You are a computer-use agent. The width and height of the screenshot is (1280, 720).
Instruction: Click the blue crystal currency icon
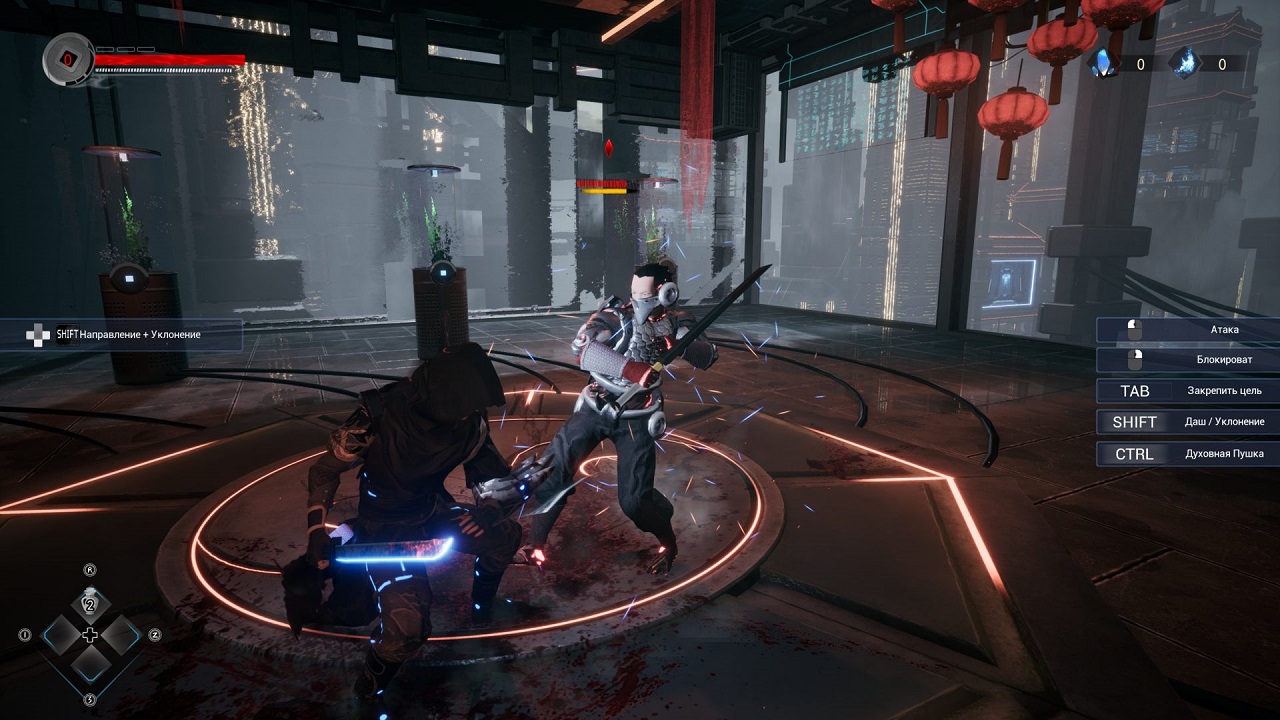coord(1103,64)
